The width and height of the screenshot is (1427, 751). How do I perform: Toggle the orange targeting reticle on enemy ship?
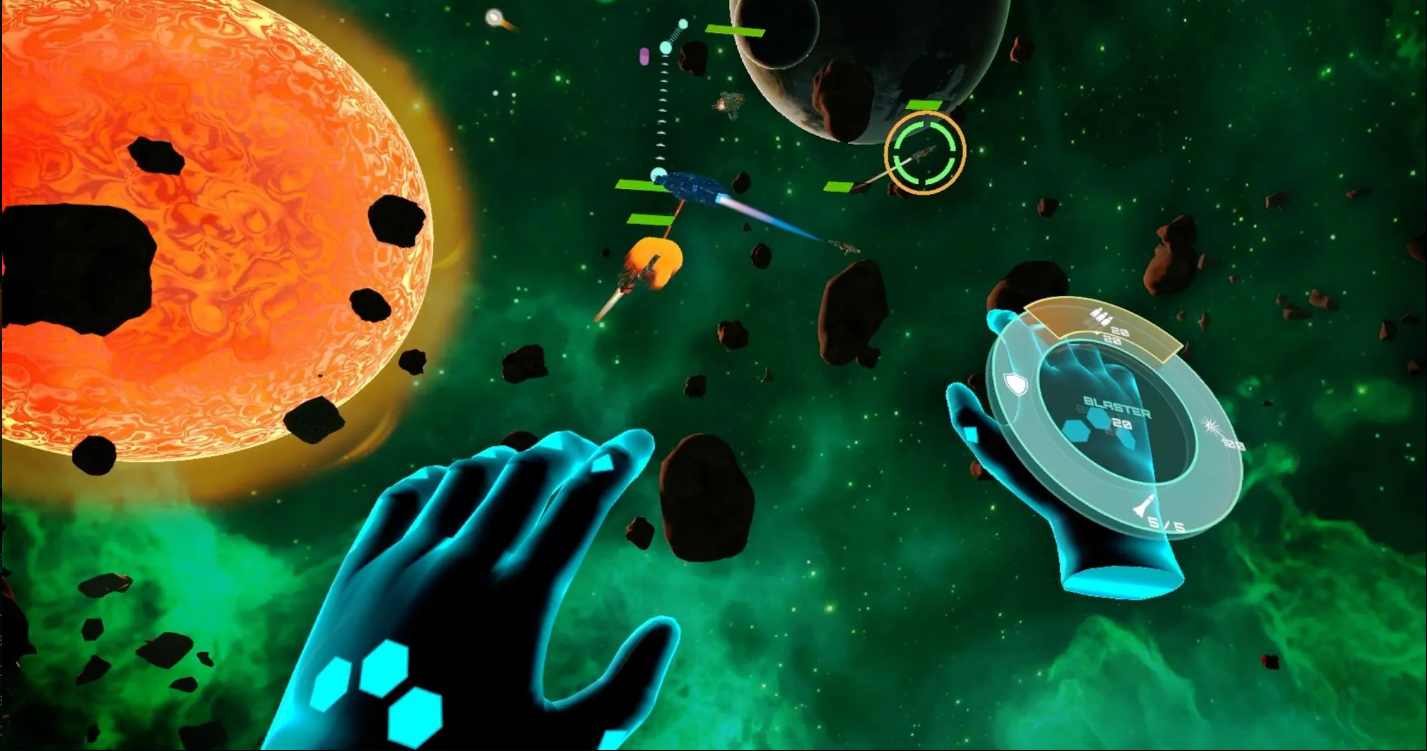click(x=923, y=150)
